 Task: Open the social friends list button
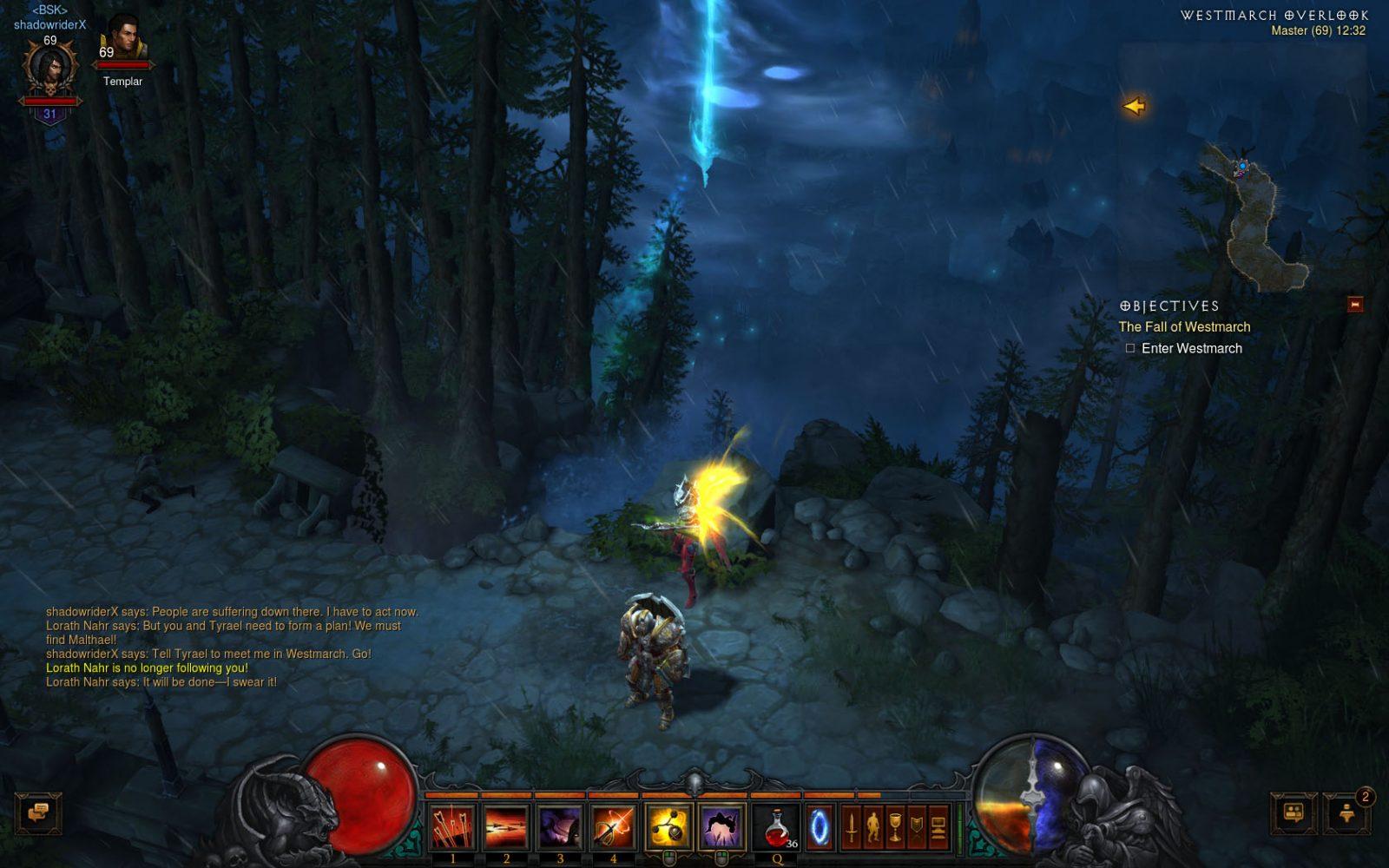click(1294, 813)
